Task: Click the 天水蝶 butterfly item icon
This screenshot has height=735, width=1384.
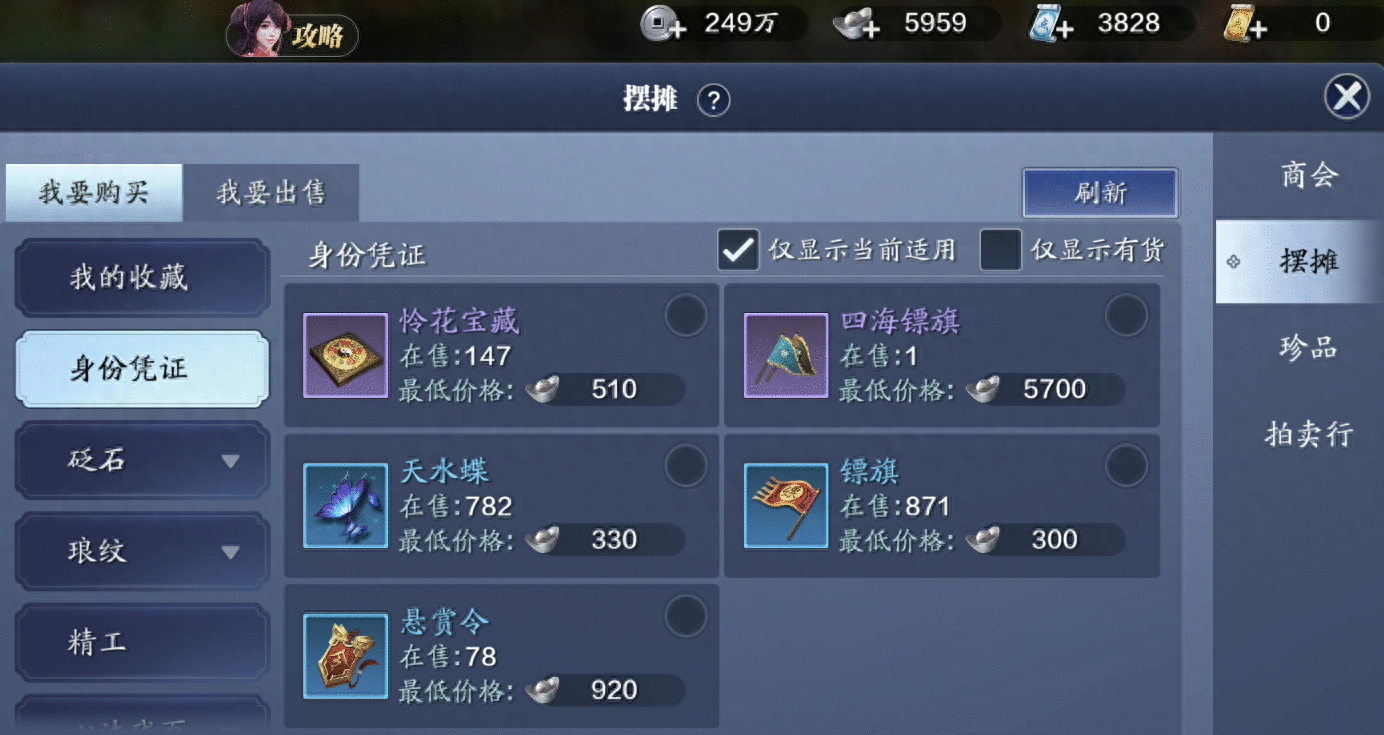Action: point(345,505)
